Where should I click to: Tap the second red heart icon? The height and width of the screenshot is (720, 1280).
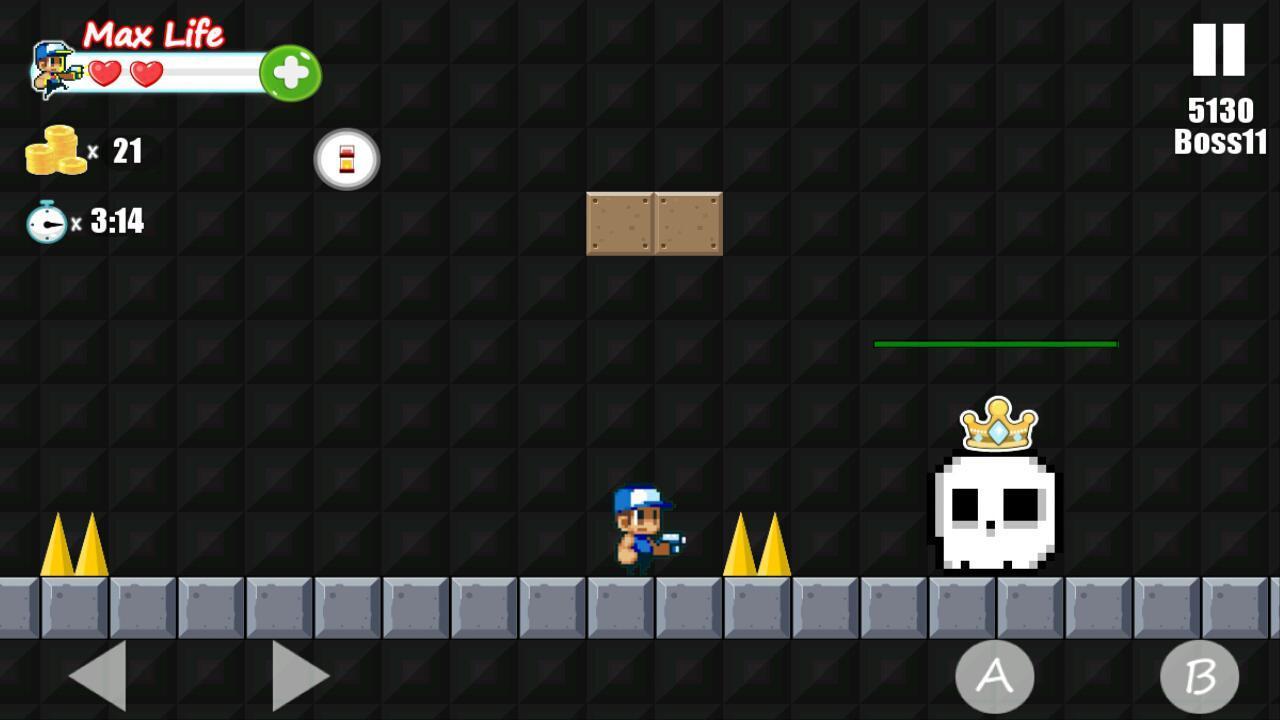(146, 72)
